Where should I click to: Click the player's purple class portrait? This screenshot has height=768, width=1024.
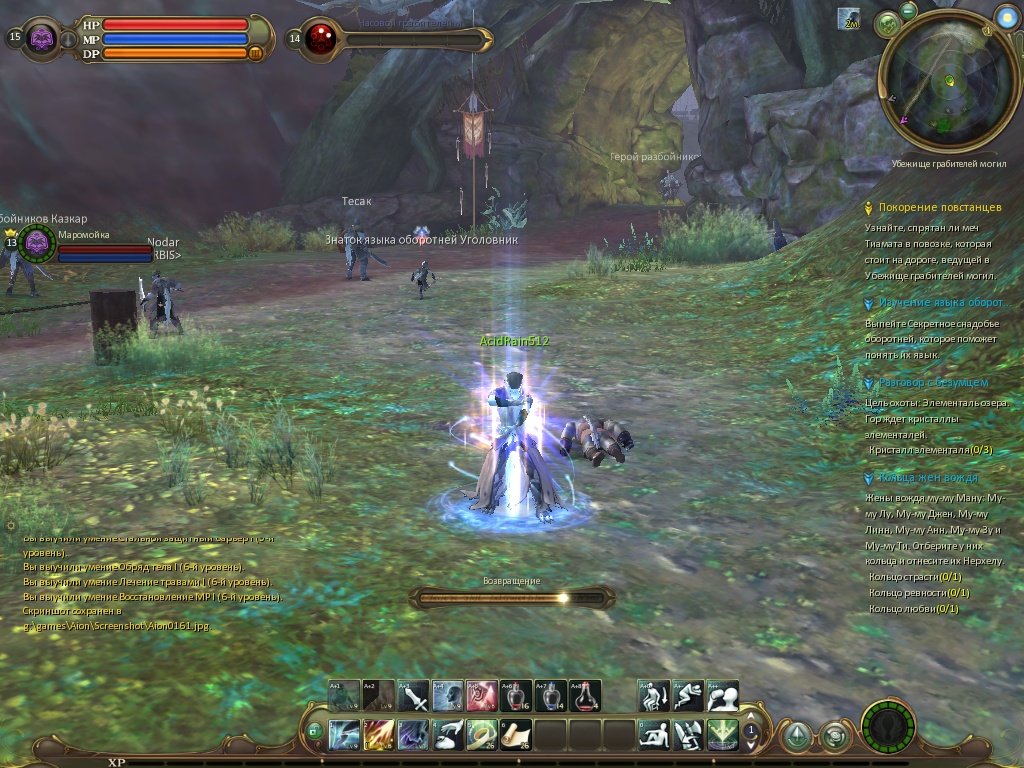tap(41, 38)
